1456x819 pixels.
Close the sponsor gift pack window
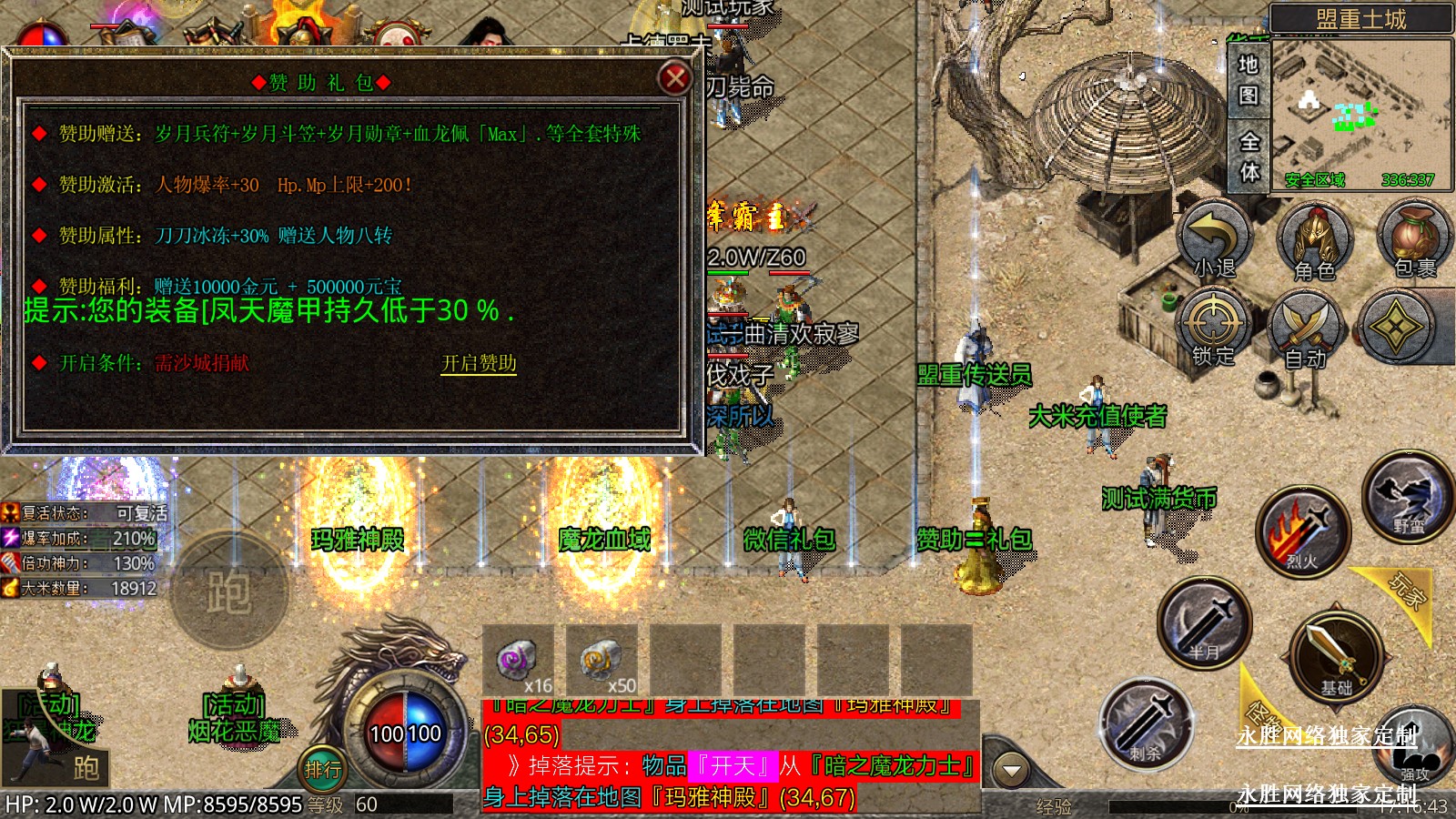[x=674, y=79]
